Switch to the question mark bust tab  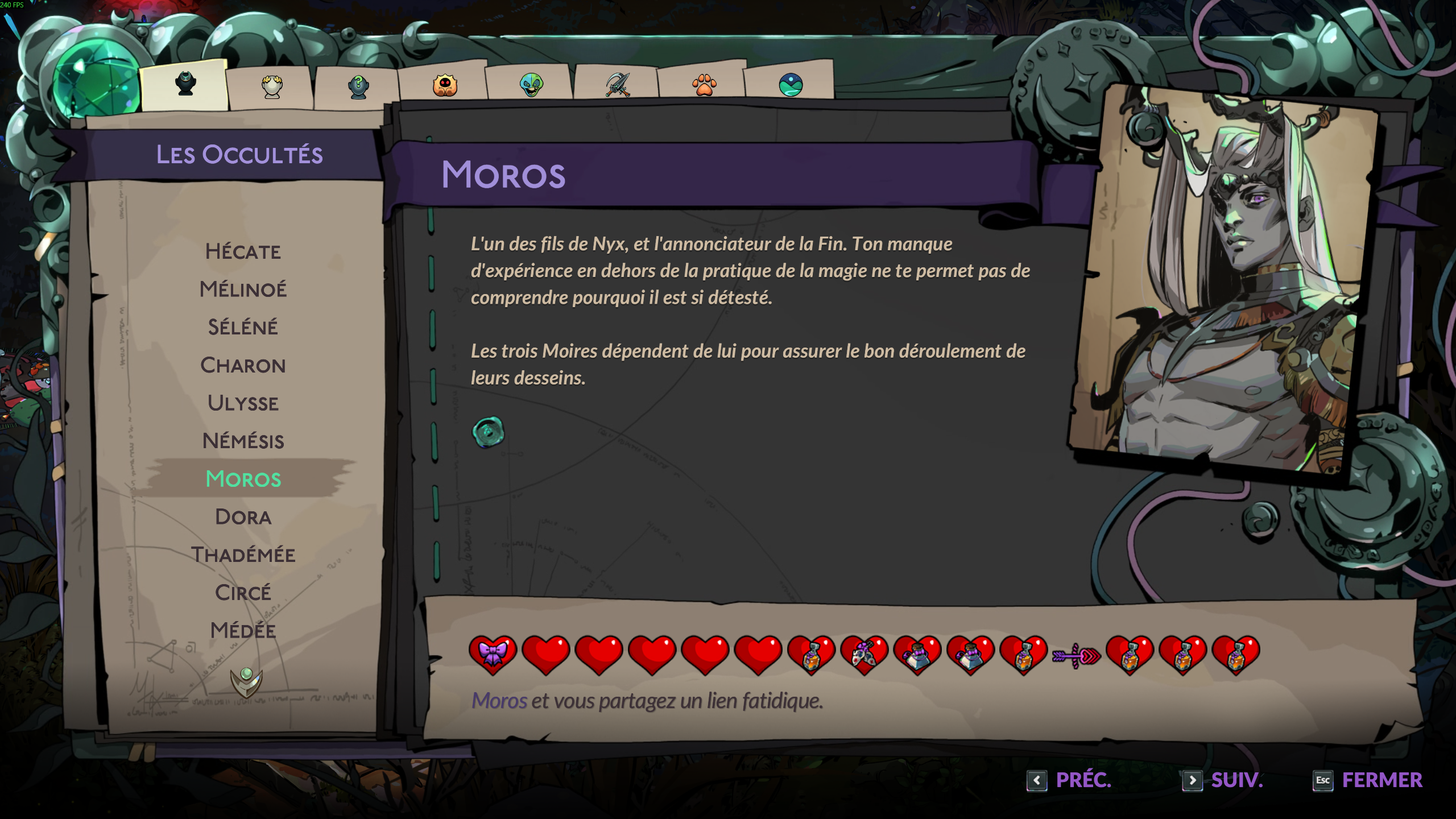358,86
